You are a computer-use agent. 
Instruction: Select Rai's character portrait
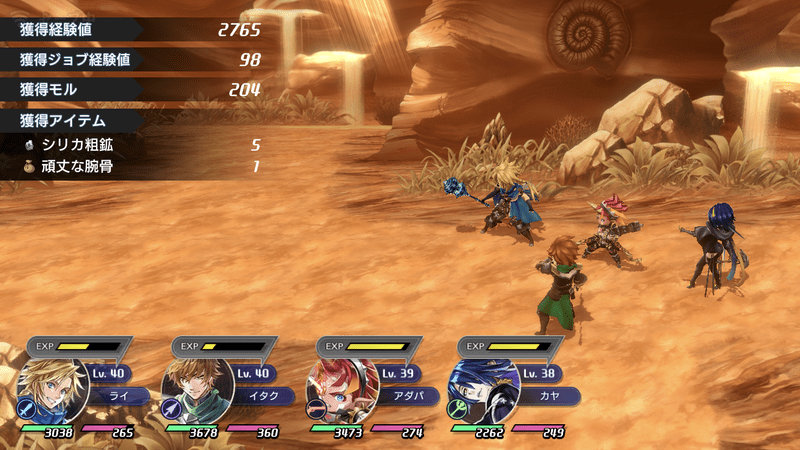tap(55, 390)
